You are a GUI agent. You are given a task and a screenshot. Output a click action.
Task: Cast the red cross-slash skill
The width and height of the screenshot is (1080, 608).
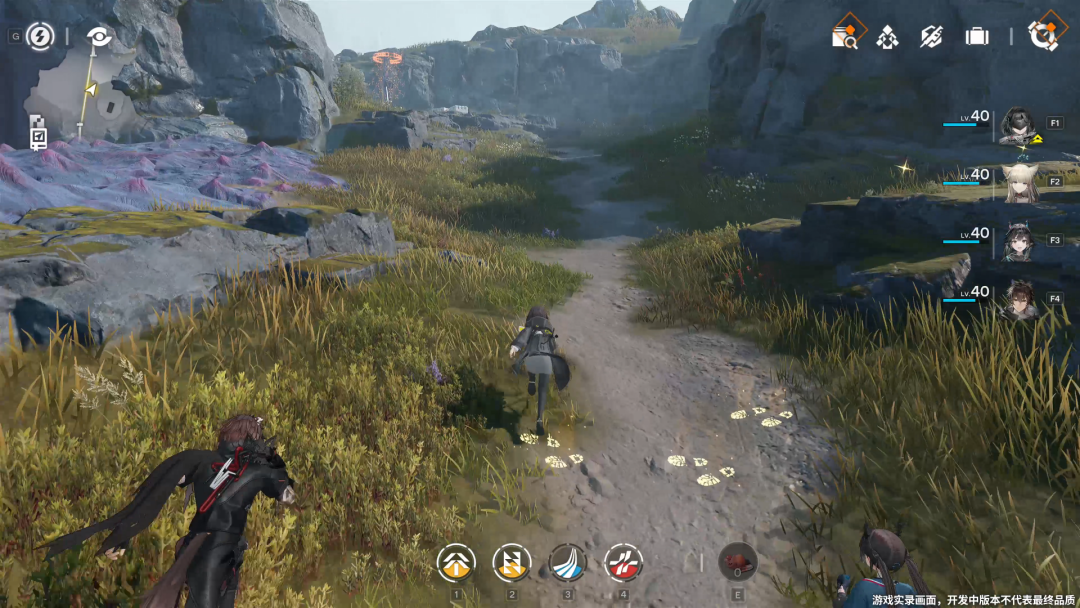[623, 563]
